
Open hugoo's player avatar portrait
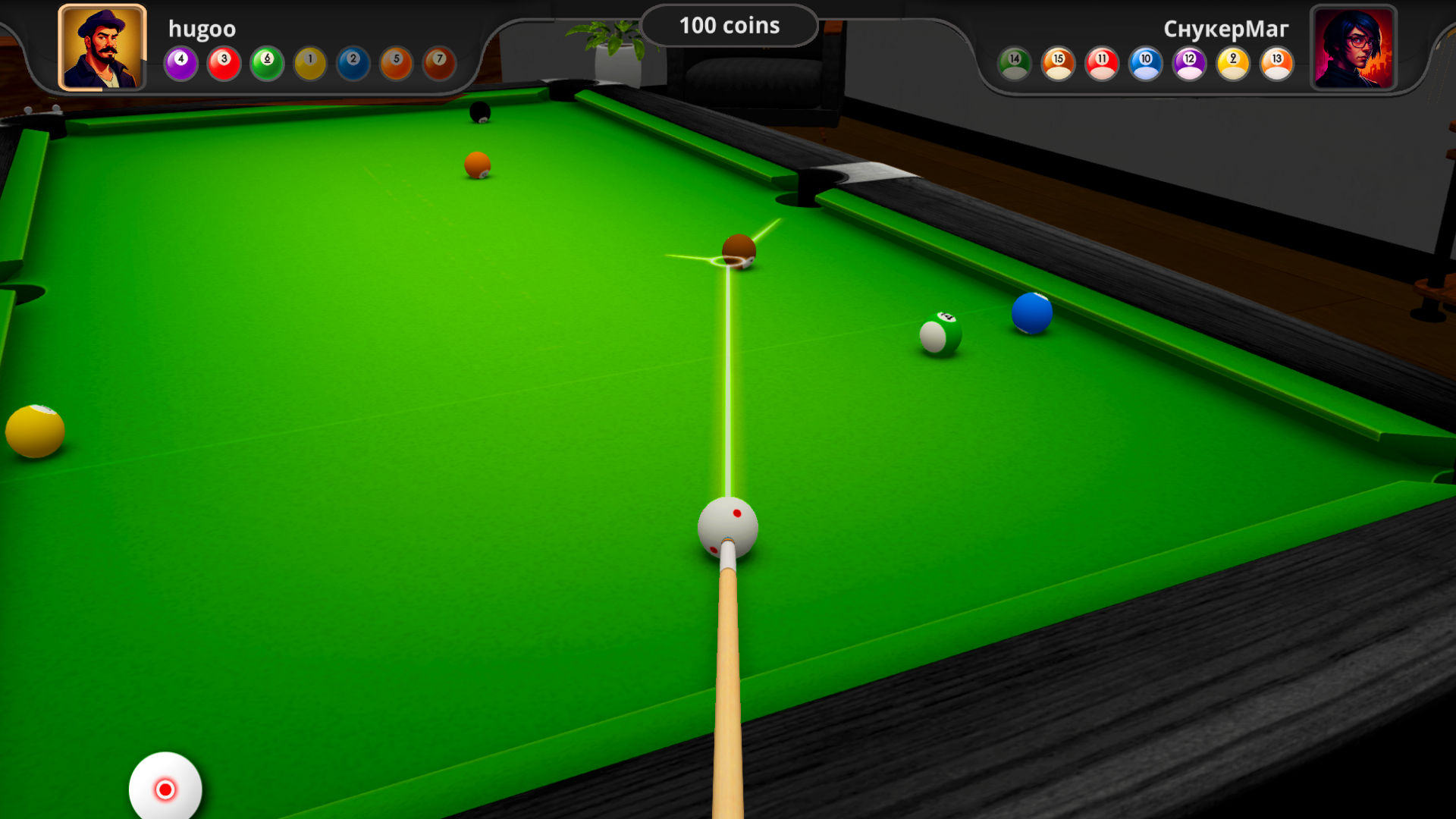click(x=103, y=46)
